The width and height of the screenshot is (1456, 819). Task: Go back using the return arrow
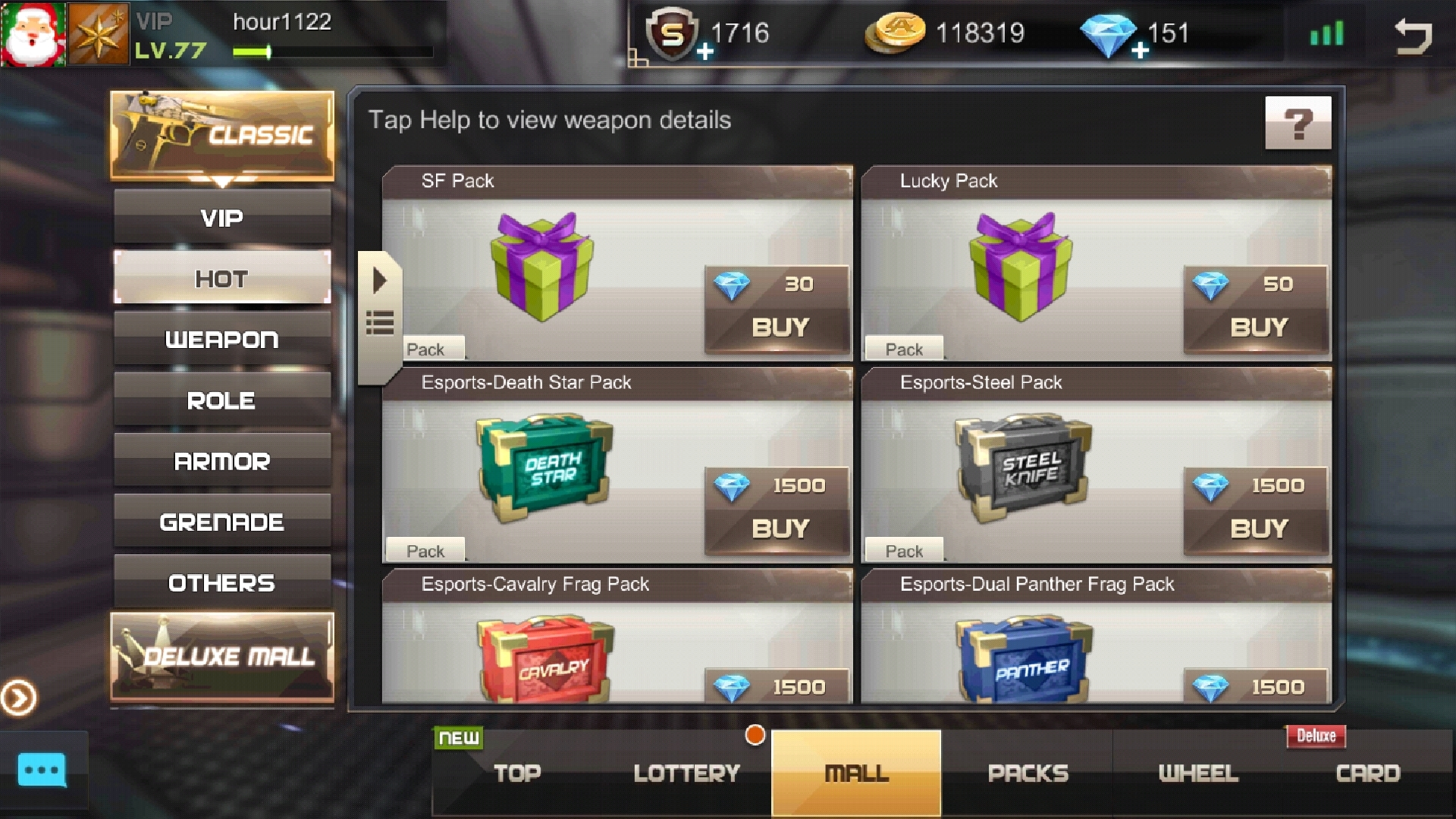click(1413, 36)
